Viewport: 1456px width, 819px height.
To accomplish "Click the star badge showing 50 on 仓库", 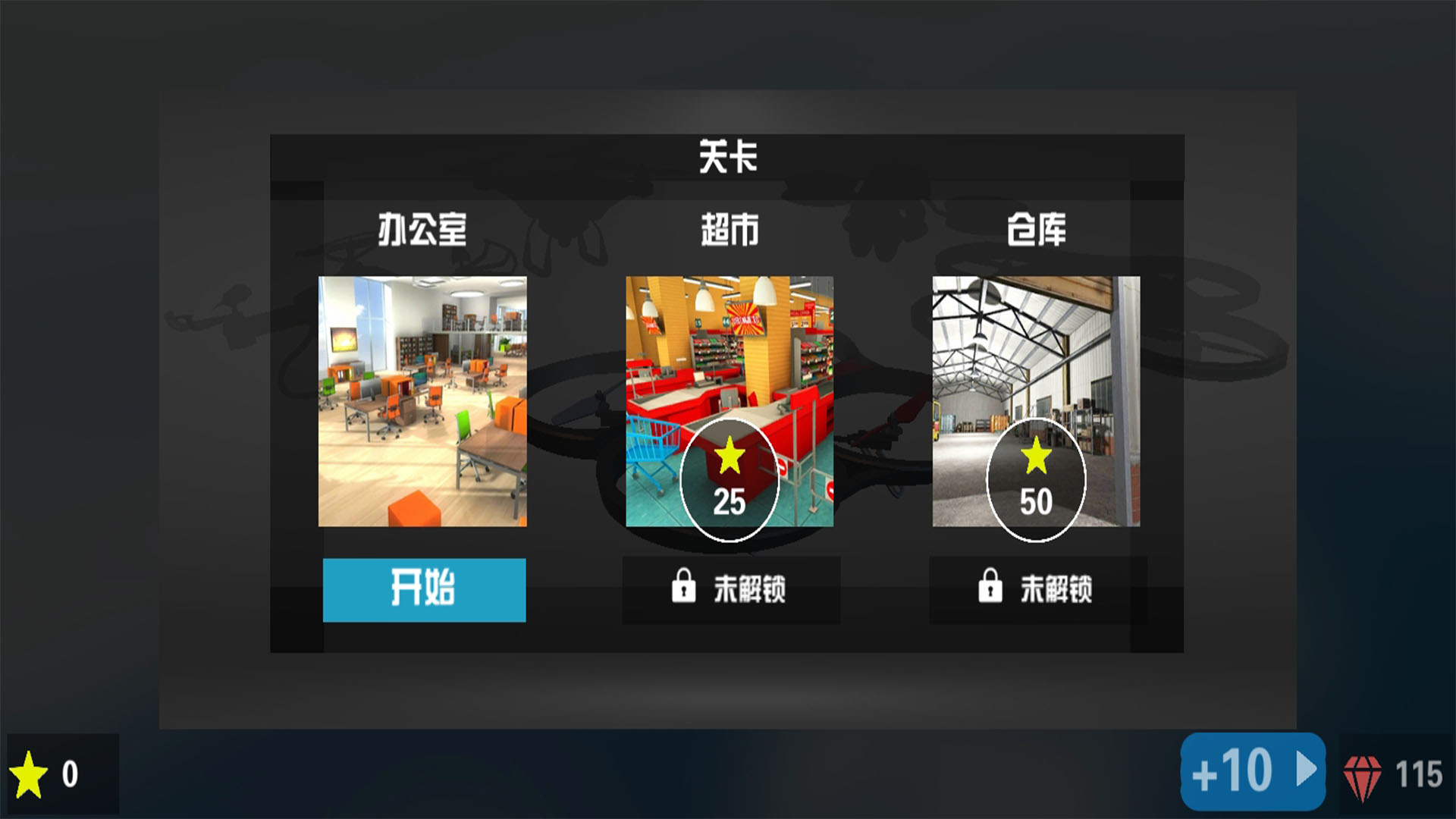I will coord(1037,476).
